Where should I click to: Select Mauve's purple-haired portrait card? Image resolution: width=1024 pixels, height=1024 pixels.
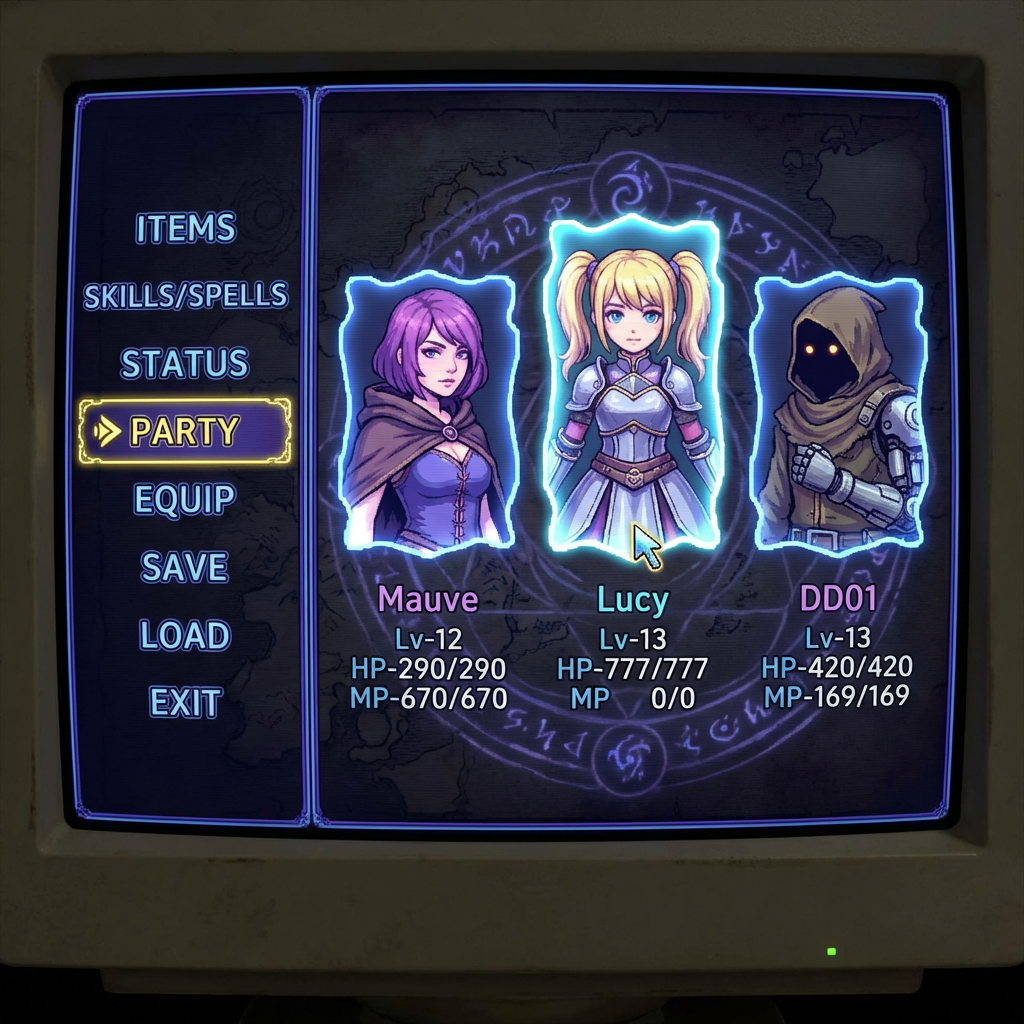click(x=428, y=412)
